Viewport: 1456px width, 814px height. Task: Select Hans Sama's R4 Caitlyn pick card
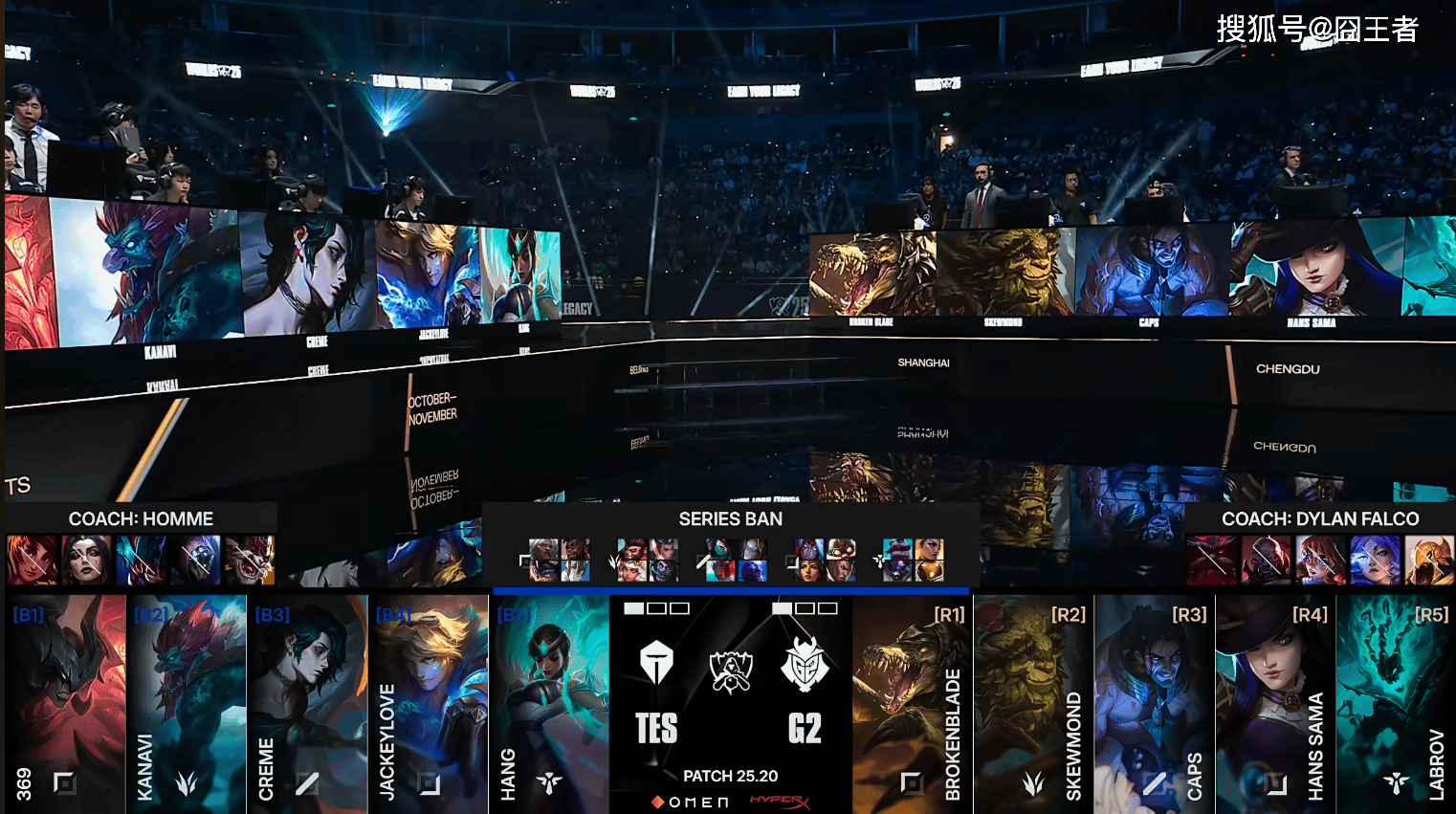pyautogui.click(x=1275, y=703)
